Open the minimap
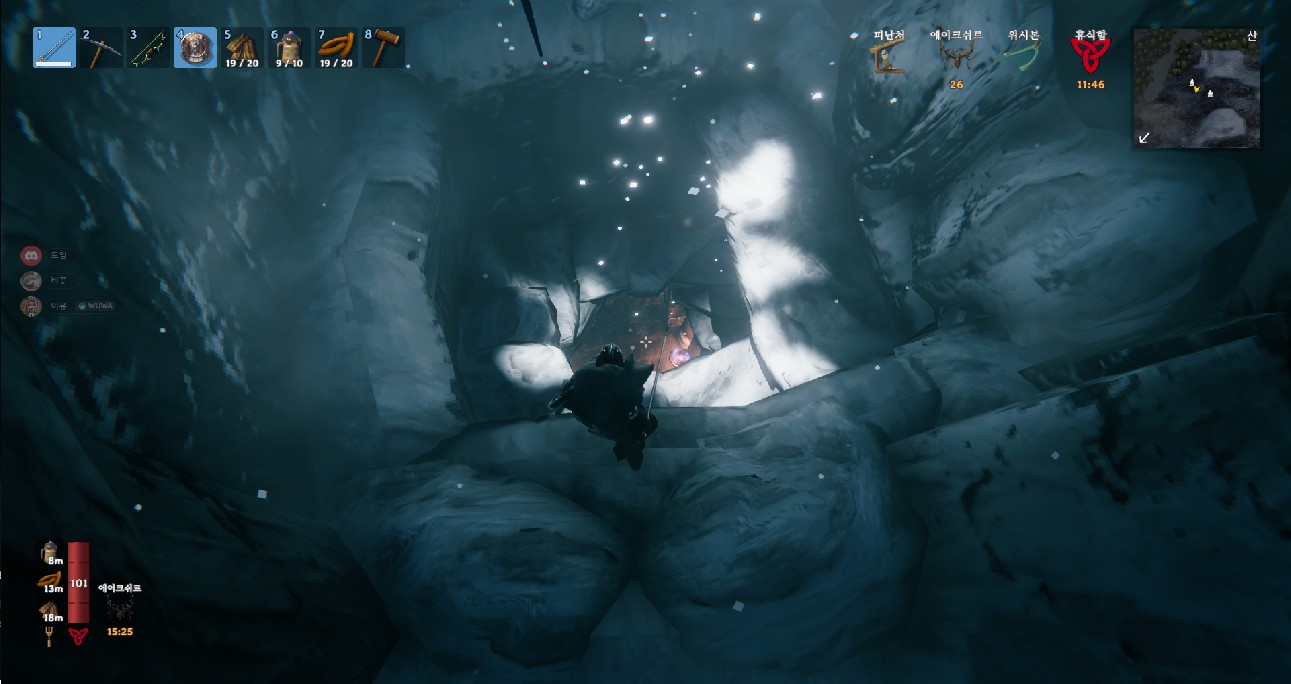The width and height of the screenshot is (1291, 684). point(1196,88)
